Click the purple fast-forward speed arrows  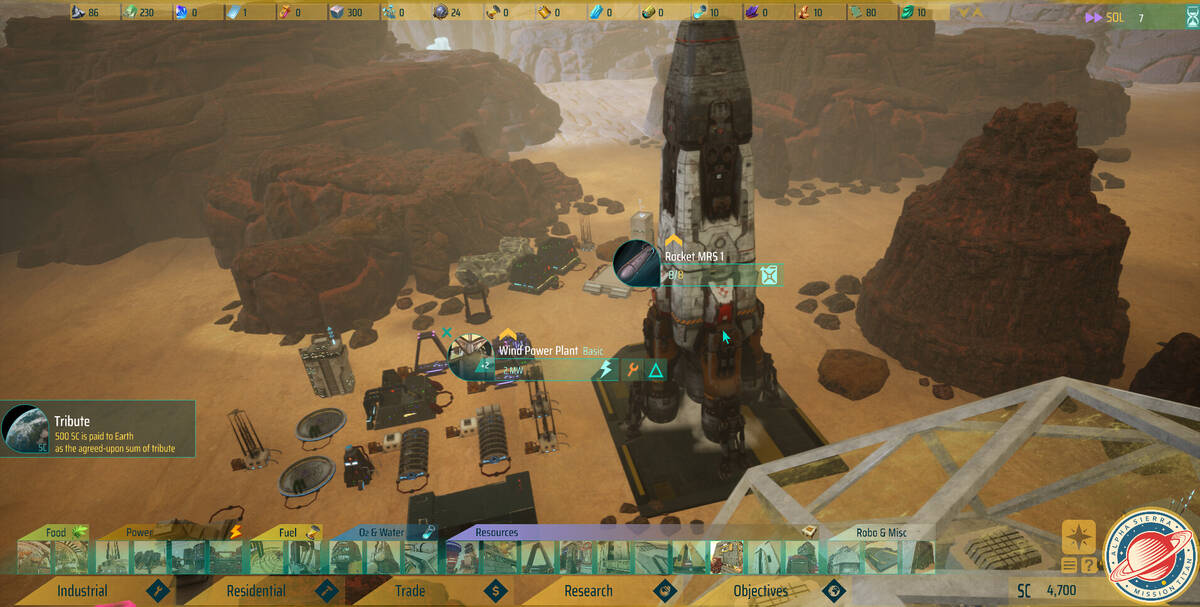point(1092,17)
